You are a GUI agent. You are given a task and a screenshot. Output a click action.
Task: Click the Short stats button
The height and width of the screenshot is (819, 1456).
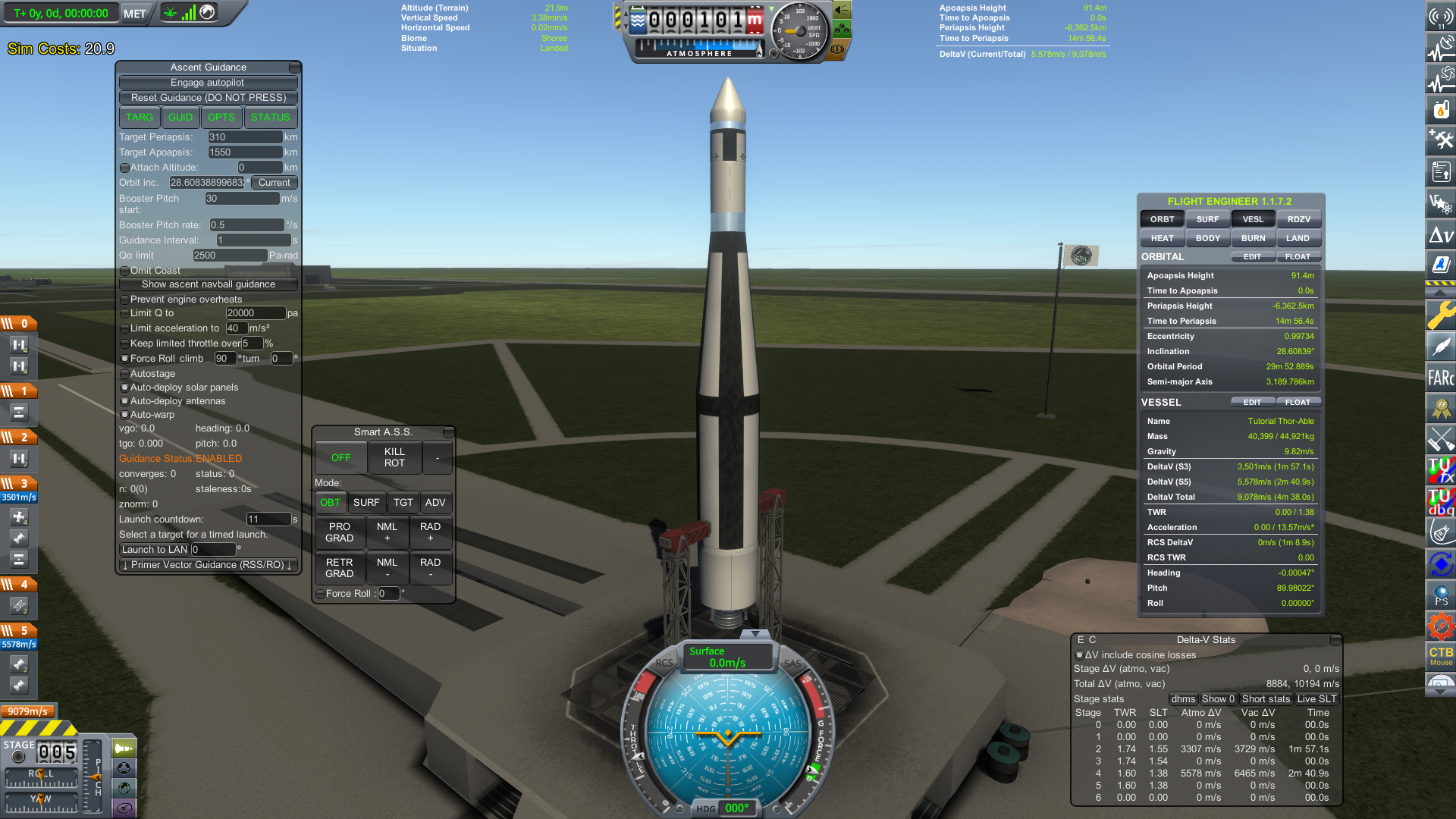pyautogui.click(x=1266, y=699)
